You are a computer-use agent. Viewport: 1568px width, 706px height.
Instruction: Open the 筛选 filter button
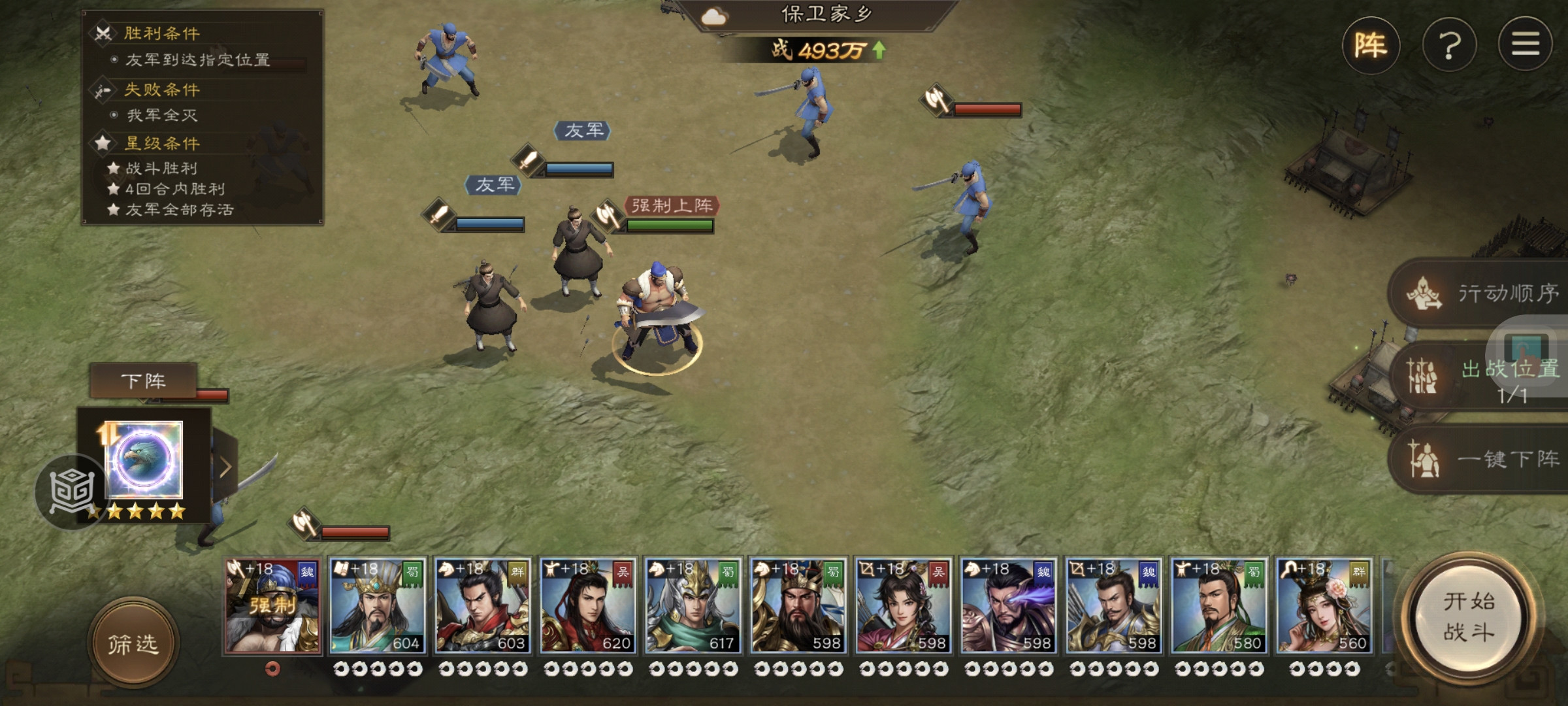point(133,644)
